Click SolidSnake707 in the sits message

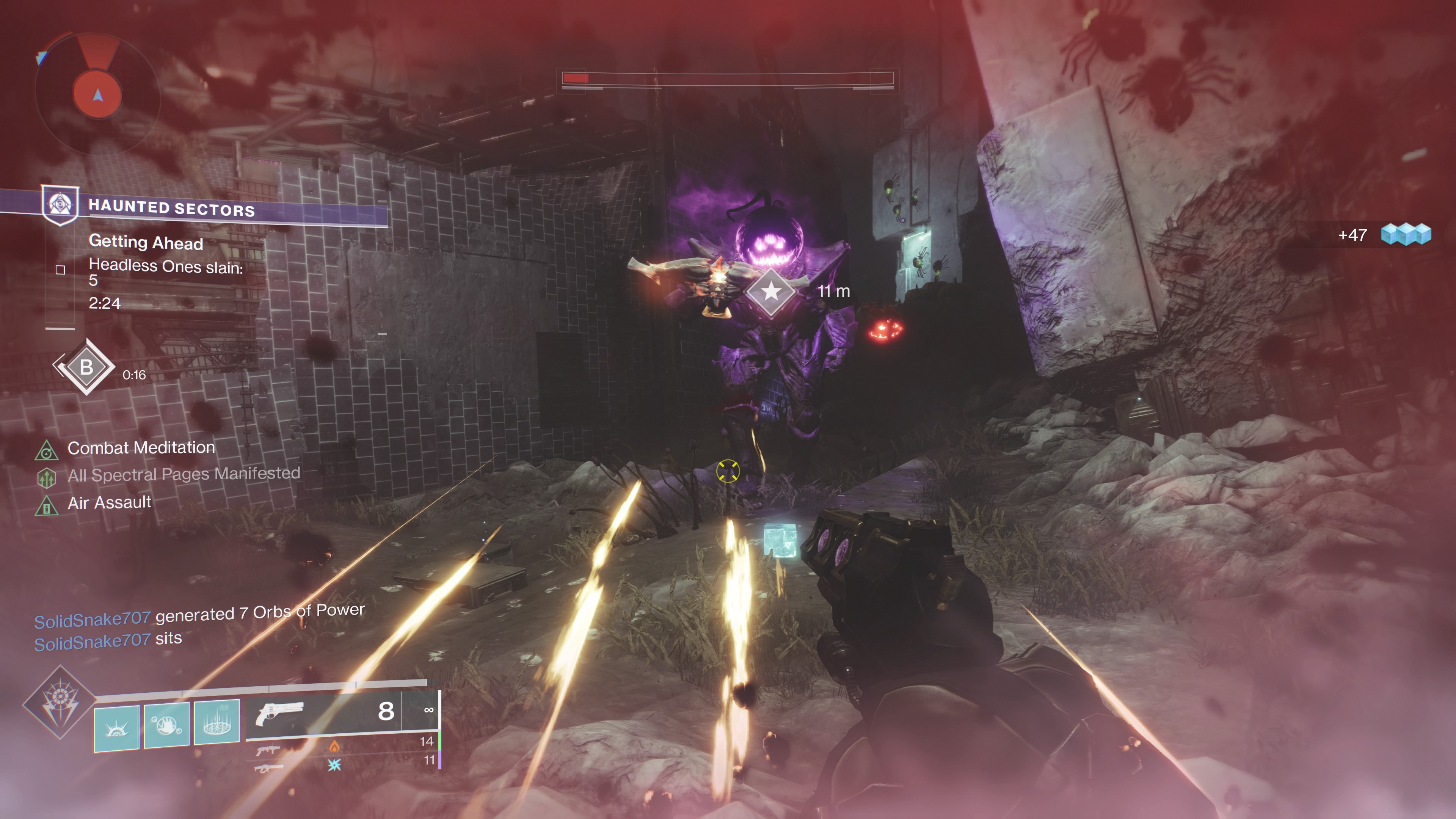click(x=93, y=642)
